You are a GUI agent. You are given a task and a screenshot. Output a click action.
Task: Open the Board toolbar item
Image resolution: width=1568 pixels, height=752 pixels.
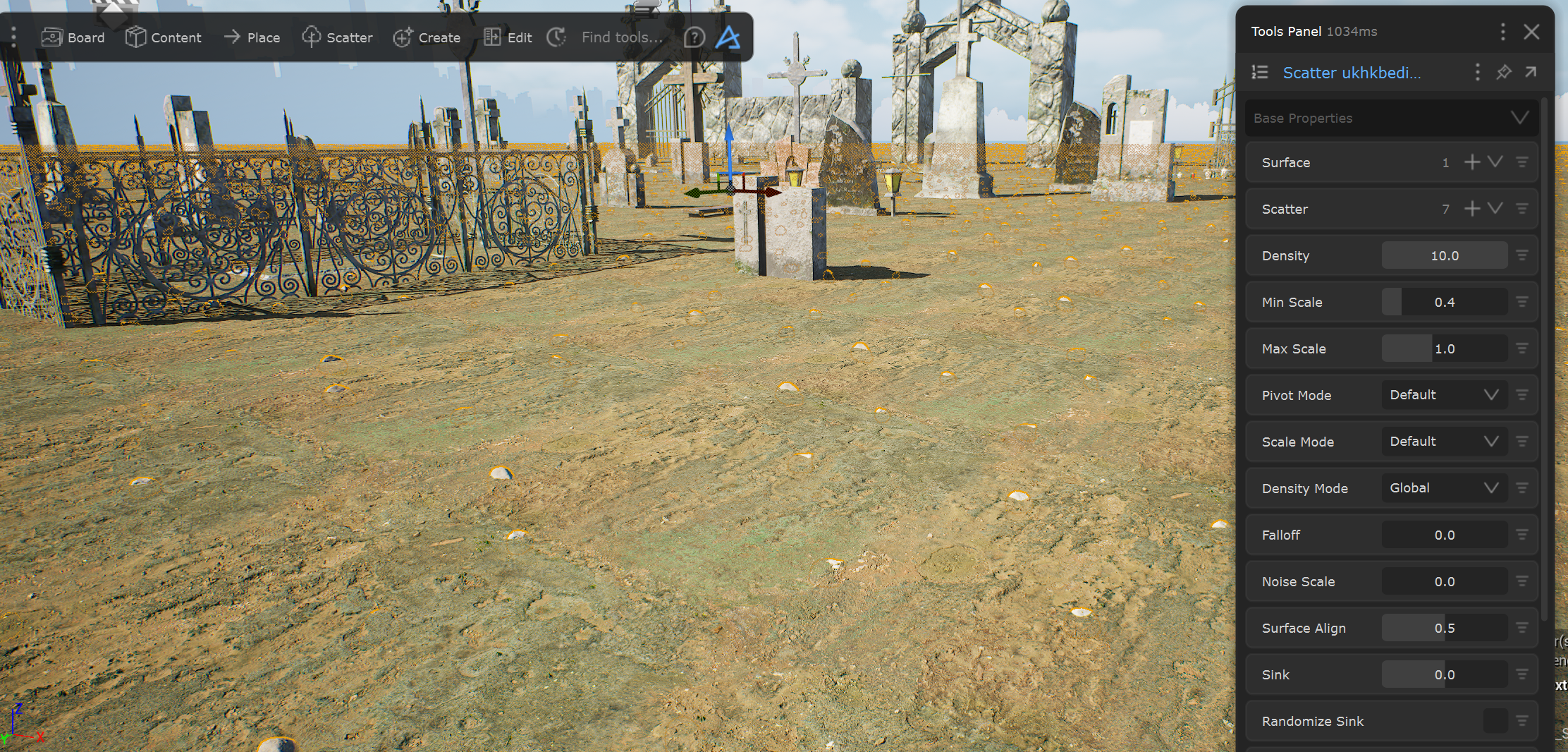[73, 37]
